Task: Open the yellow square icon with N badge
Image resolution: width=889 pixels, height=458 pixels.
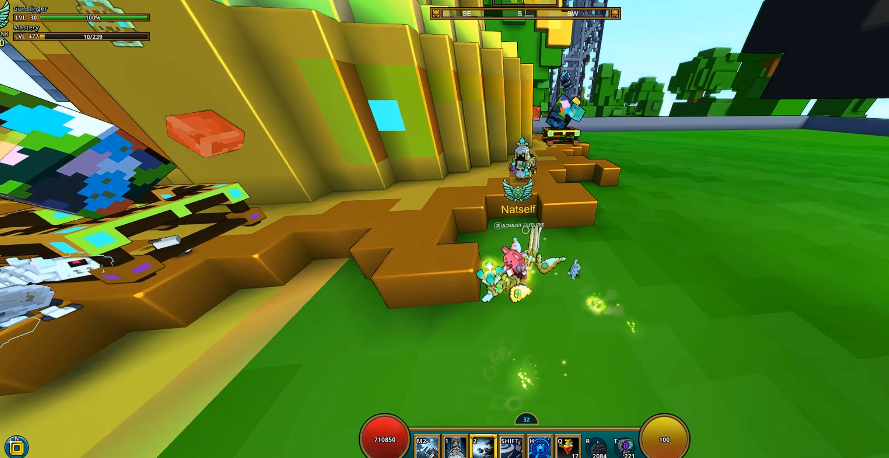Action: pos(16,446)
